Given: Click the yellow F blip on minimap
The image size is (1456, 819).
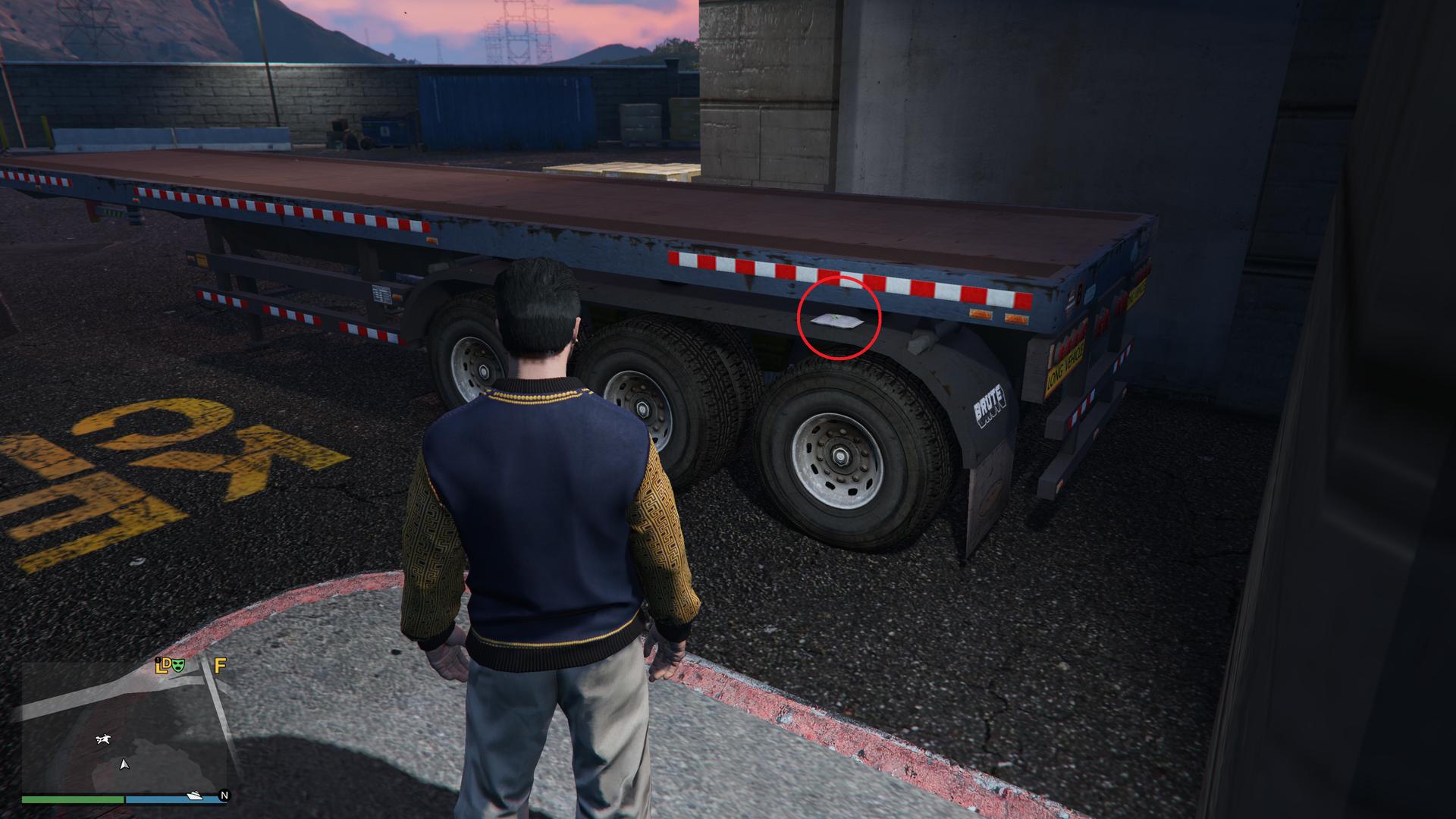Looking at the screenshot, I should point(220,666).
